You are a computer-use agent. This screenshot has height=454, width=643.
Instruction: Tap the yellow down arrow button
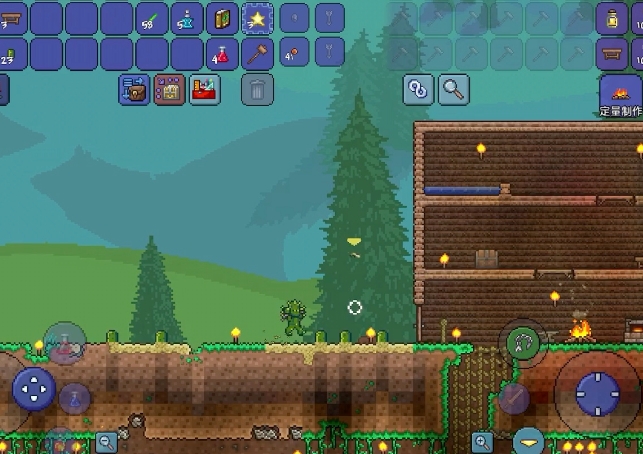pos(529,439)
